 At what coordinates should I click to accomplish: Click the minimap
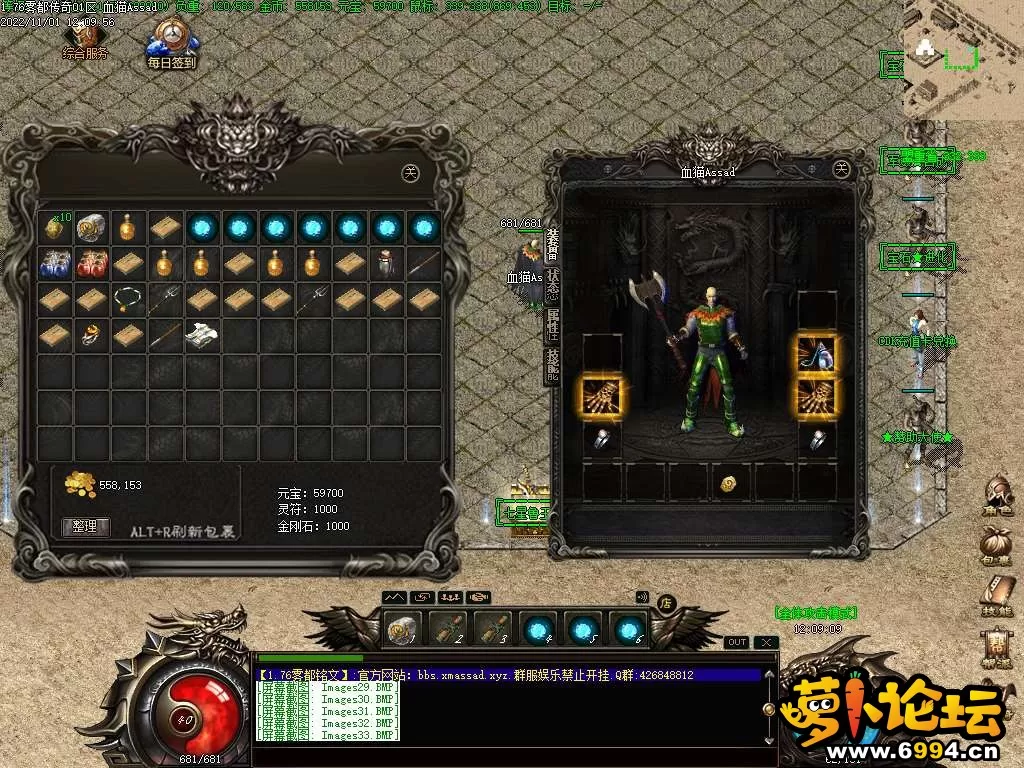pos(961,60)
